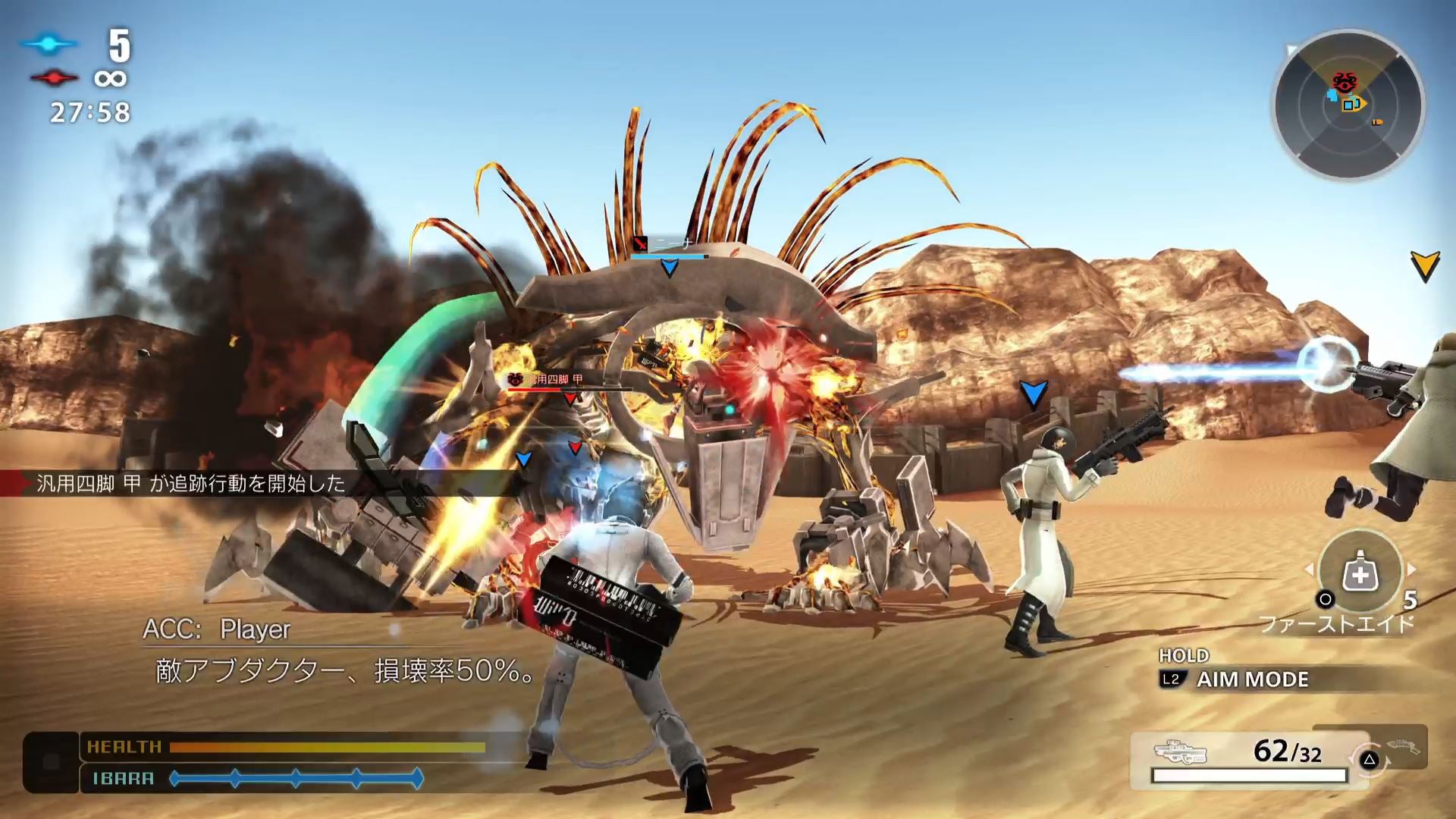Click the blue respawn crystal icon
Screen dimensions: 1456x819
pos(48,44)
